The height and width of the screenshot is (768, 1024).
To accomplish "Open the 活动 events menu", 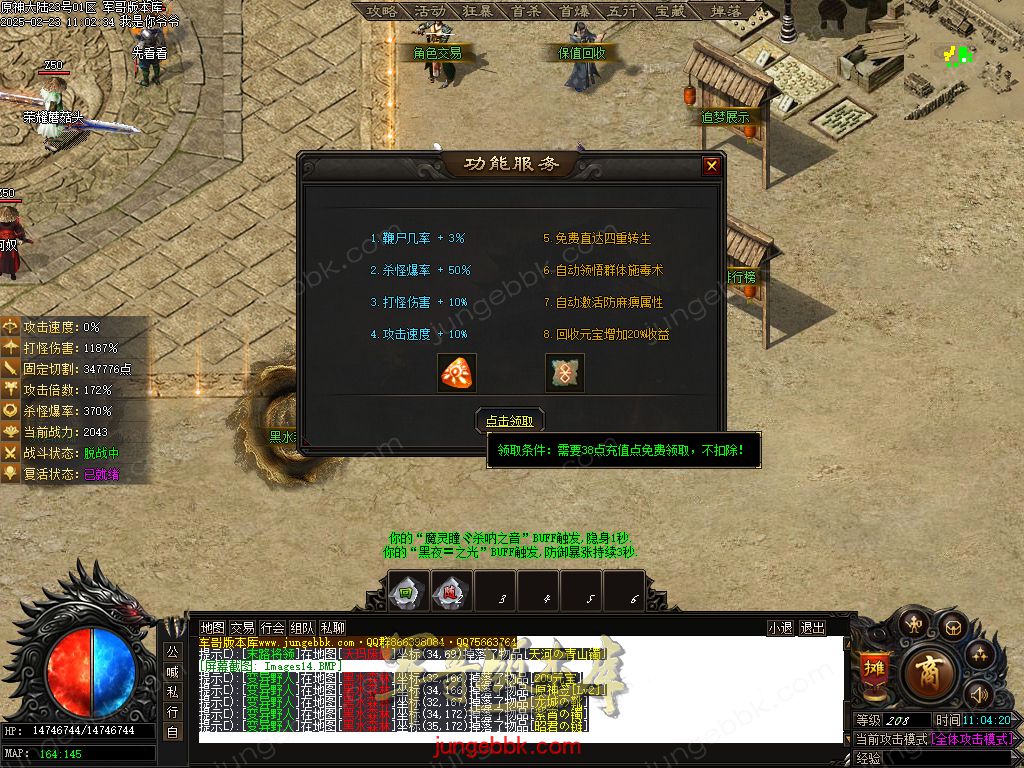I will [430, 11].
